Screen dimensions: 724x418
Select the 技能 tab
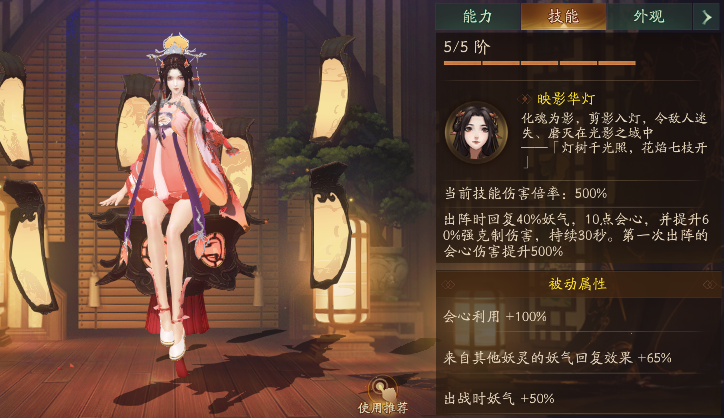[x=564, y=15]
